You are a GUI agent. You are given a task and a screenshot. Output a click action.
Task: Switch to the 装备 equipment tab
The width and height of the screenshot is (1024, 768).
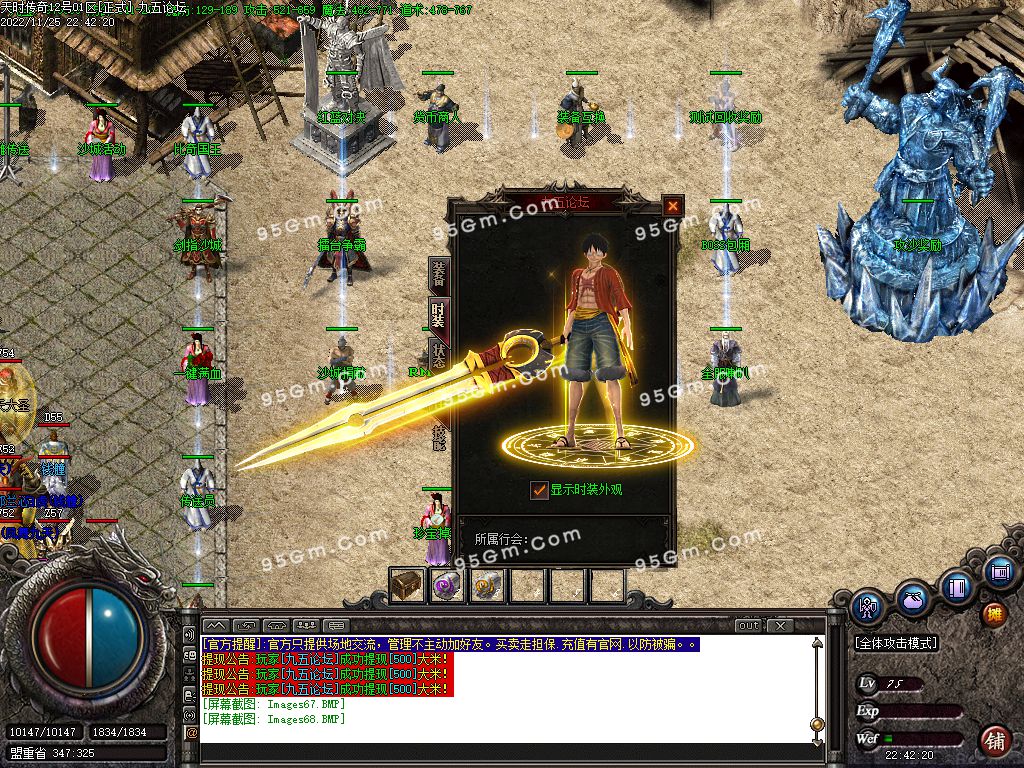coord(438,273)
